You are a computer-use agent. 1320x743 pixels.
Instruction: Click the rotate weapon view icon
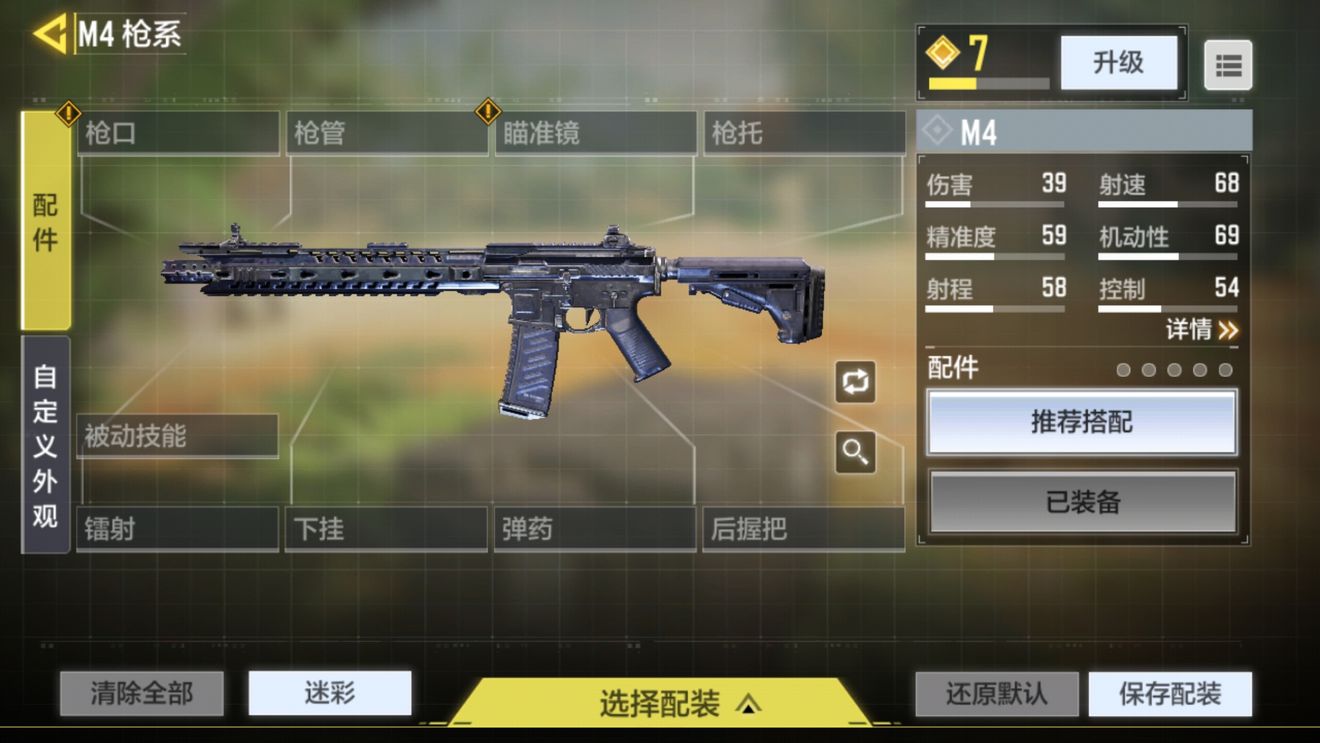(x=855, y=382)
